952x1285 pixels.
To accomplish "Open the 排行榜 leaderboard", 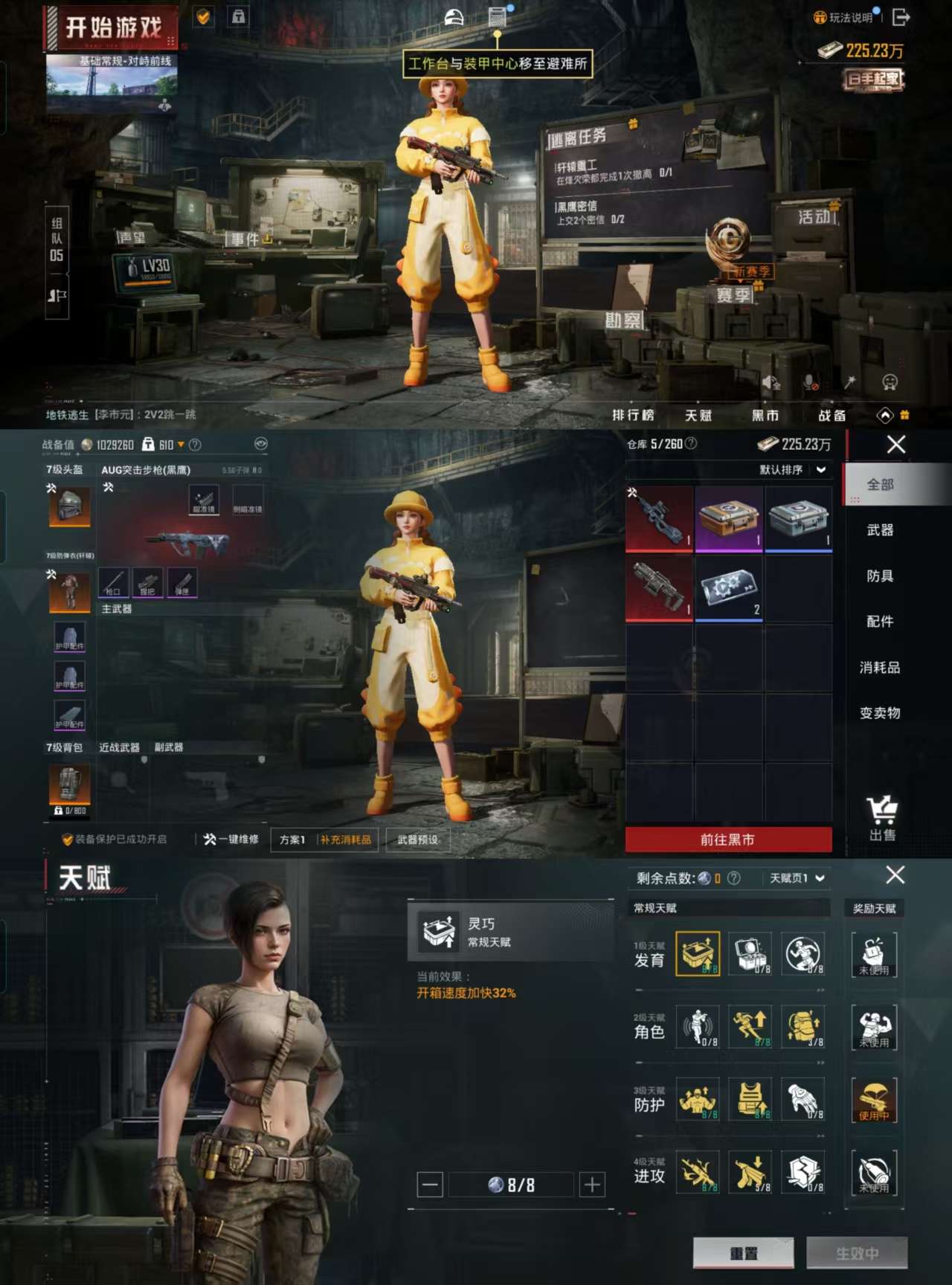I will [x=632, y=415].
